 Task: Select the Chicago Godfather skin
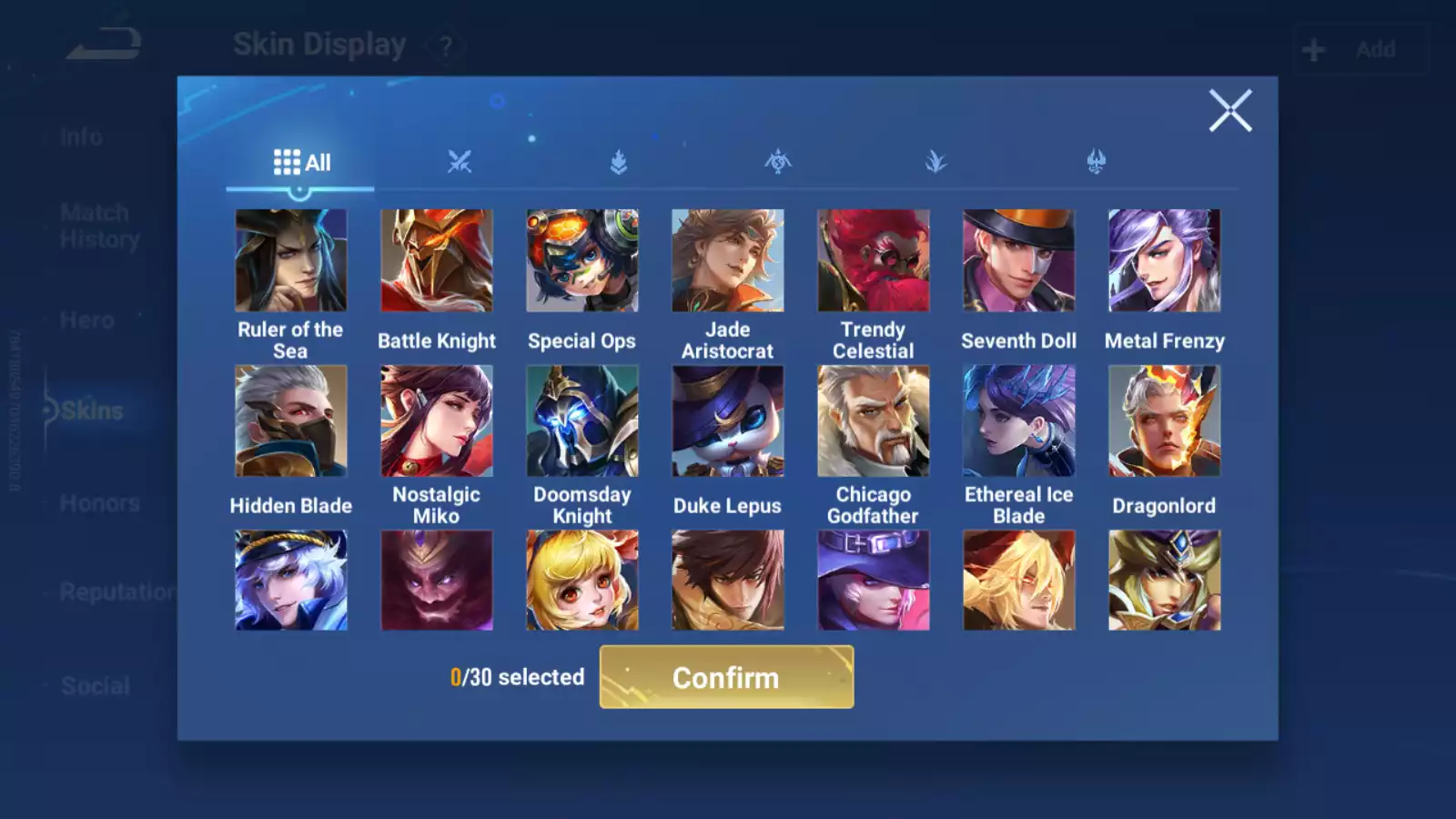873,420
